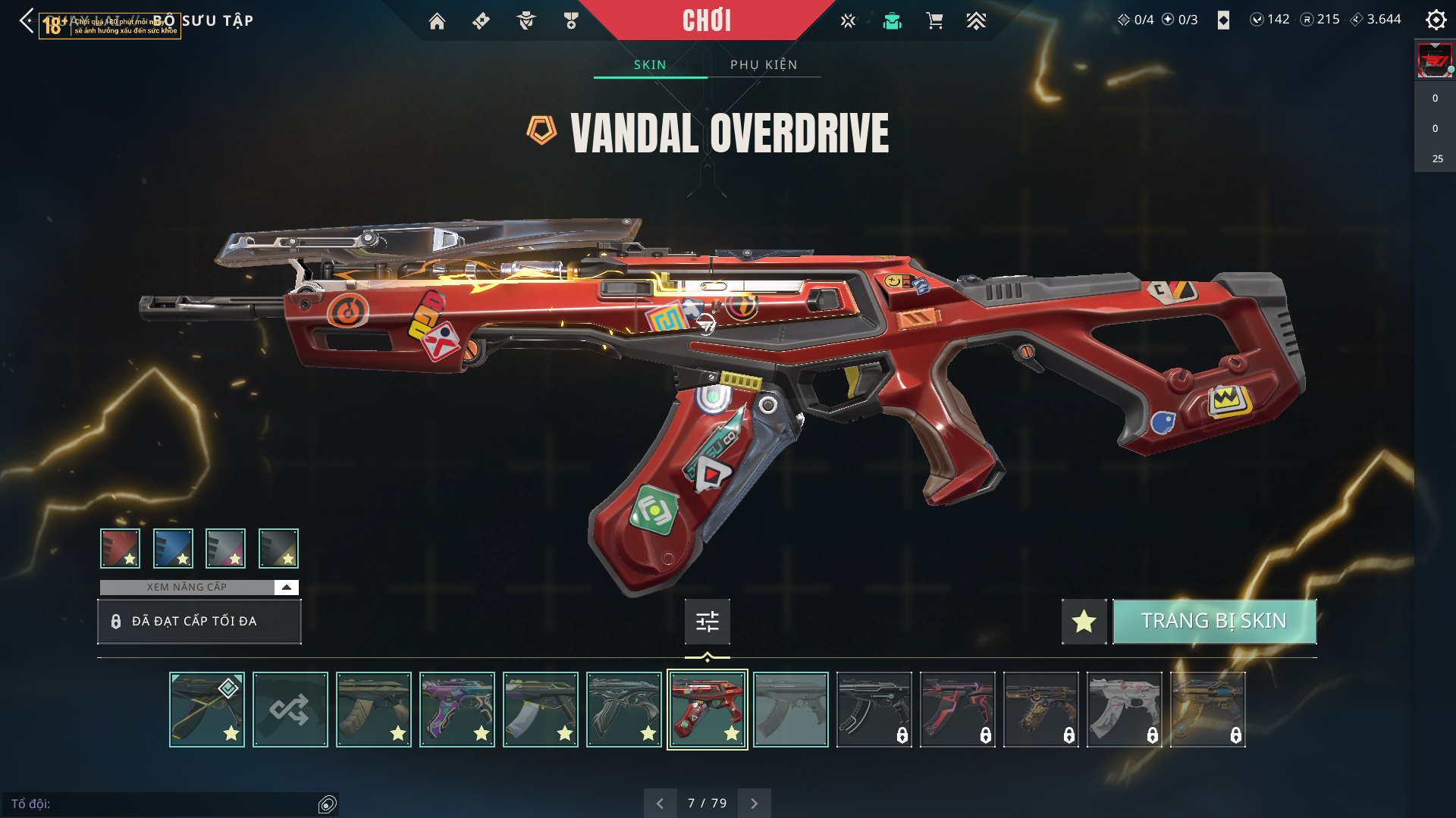Select the purple graffiti Vandal skin thumbnail
This screenshot has height=818, width=1456.
point(457,710)
